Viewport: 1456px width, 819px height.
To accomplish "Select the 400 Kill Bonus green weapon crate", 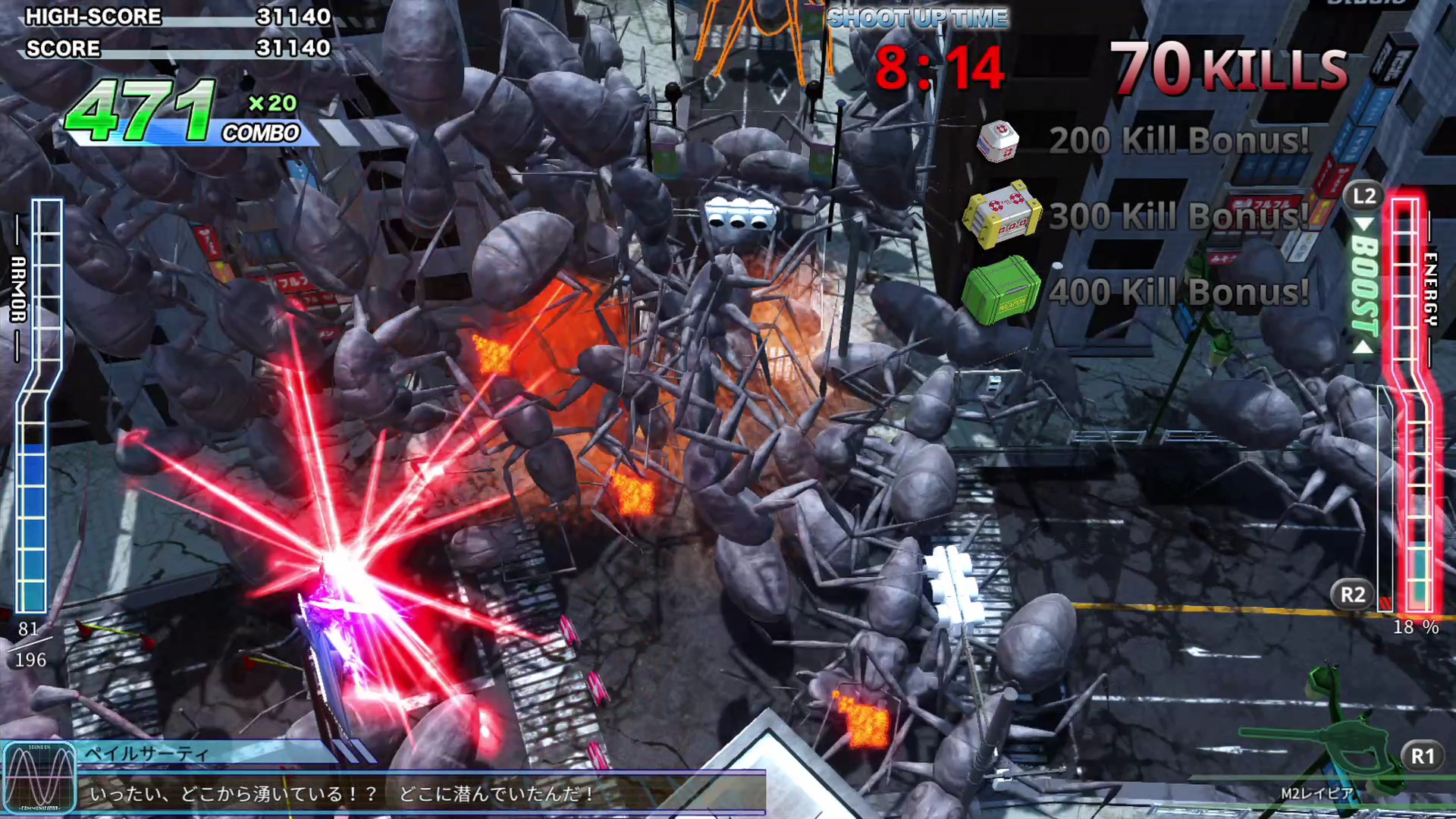I will pyautogui.click(x=1001, y=291).
